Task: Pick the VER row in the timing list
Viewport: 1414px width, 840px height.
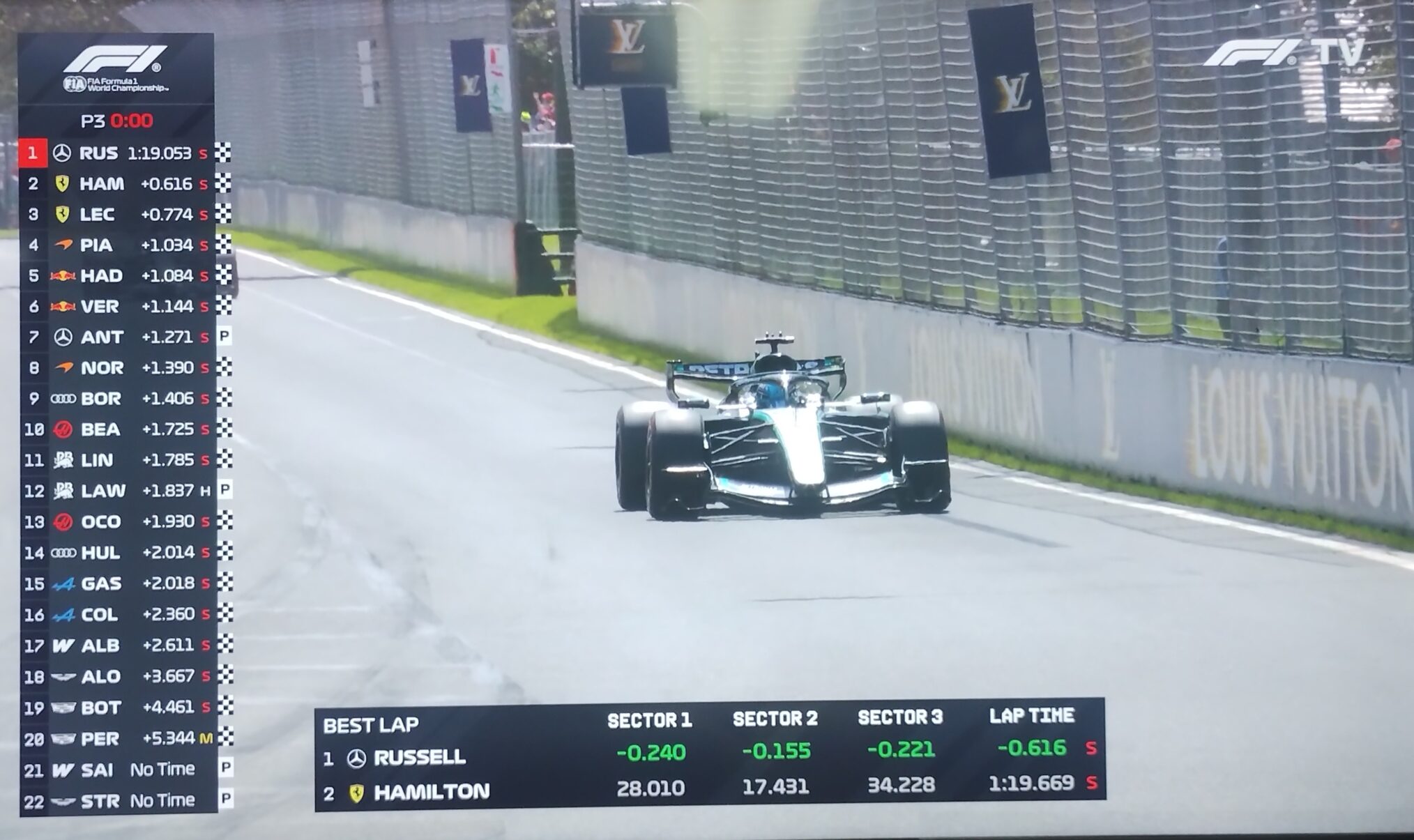Action: 119,307
